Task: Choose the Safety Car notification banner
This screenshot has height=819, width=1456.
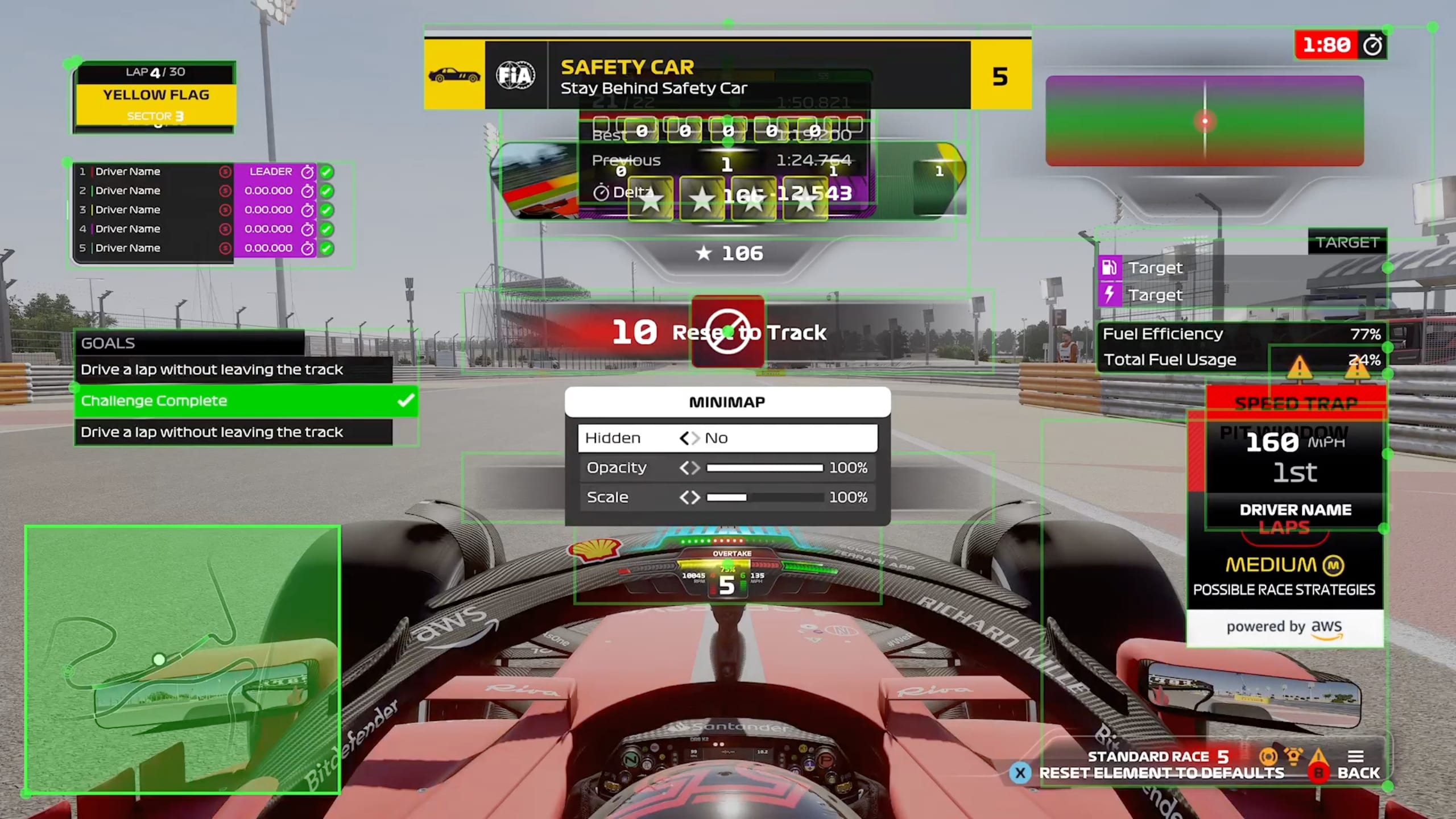Action: pyautogui.click(x=727, y=75)
